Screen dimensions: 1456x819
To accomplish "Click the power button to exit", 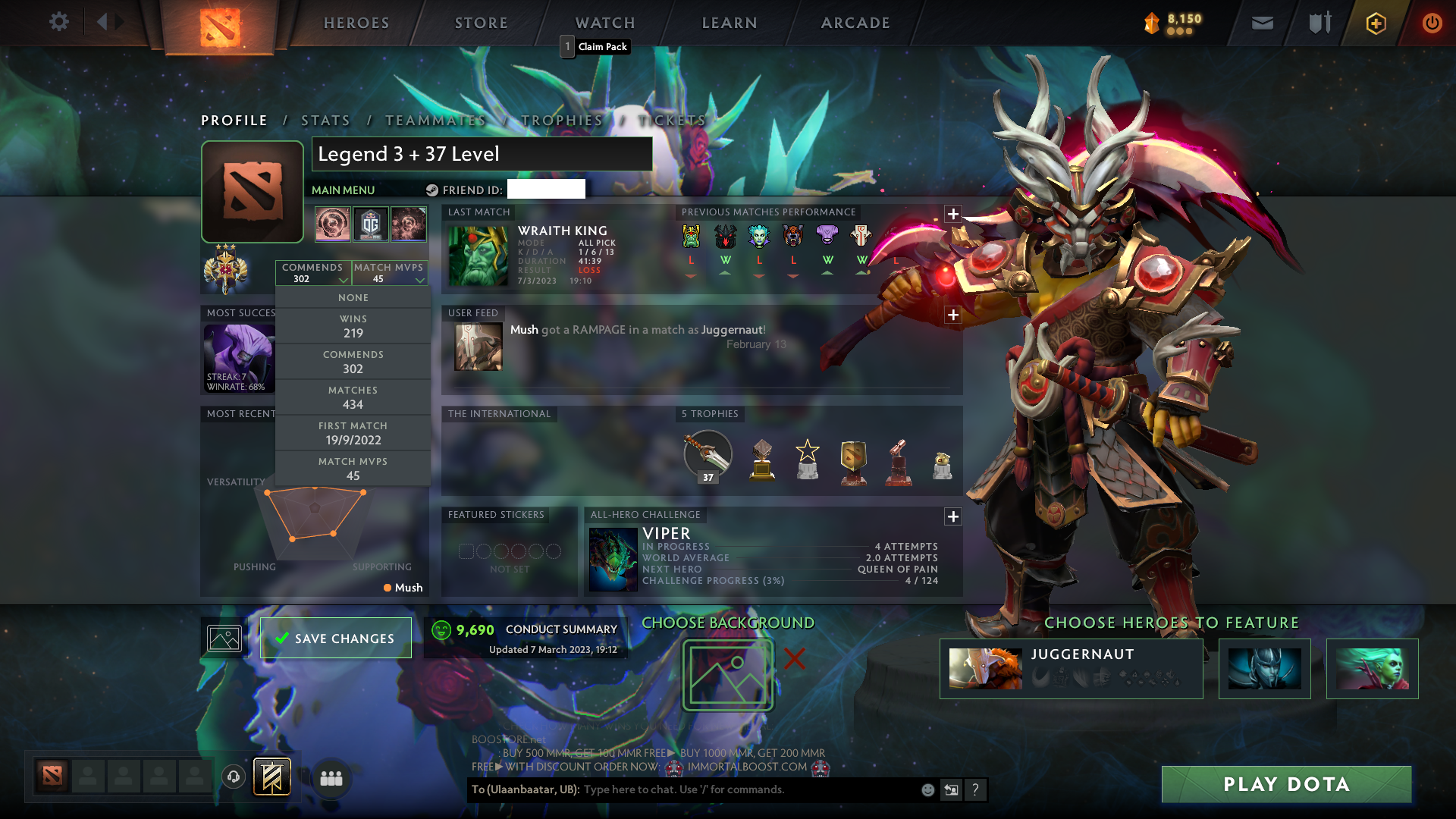I will pos(1432,23).
